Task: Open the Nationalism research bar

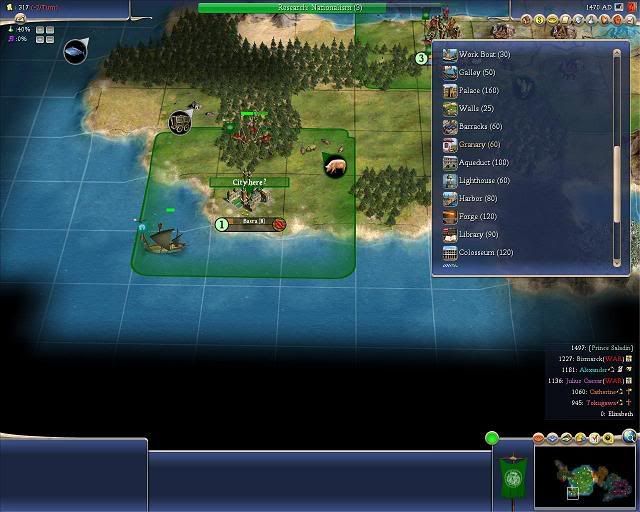Action: pos(320,7)
